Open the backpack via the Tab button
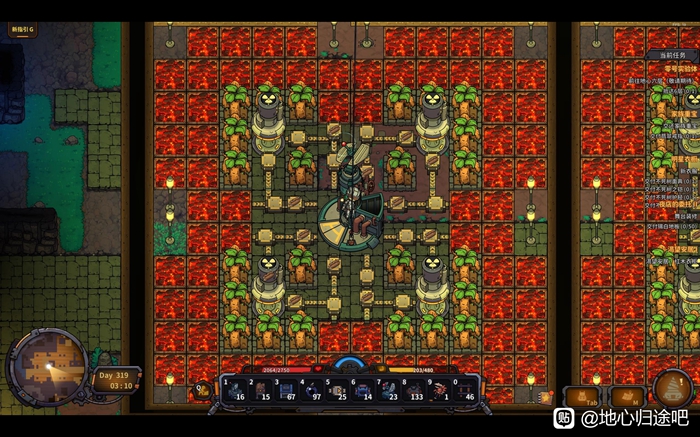The image size is (700, 437). (583, 397)
